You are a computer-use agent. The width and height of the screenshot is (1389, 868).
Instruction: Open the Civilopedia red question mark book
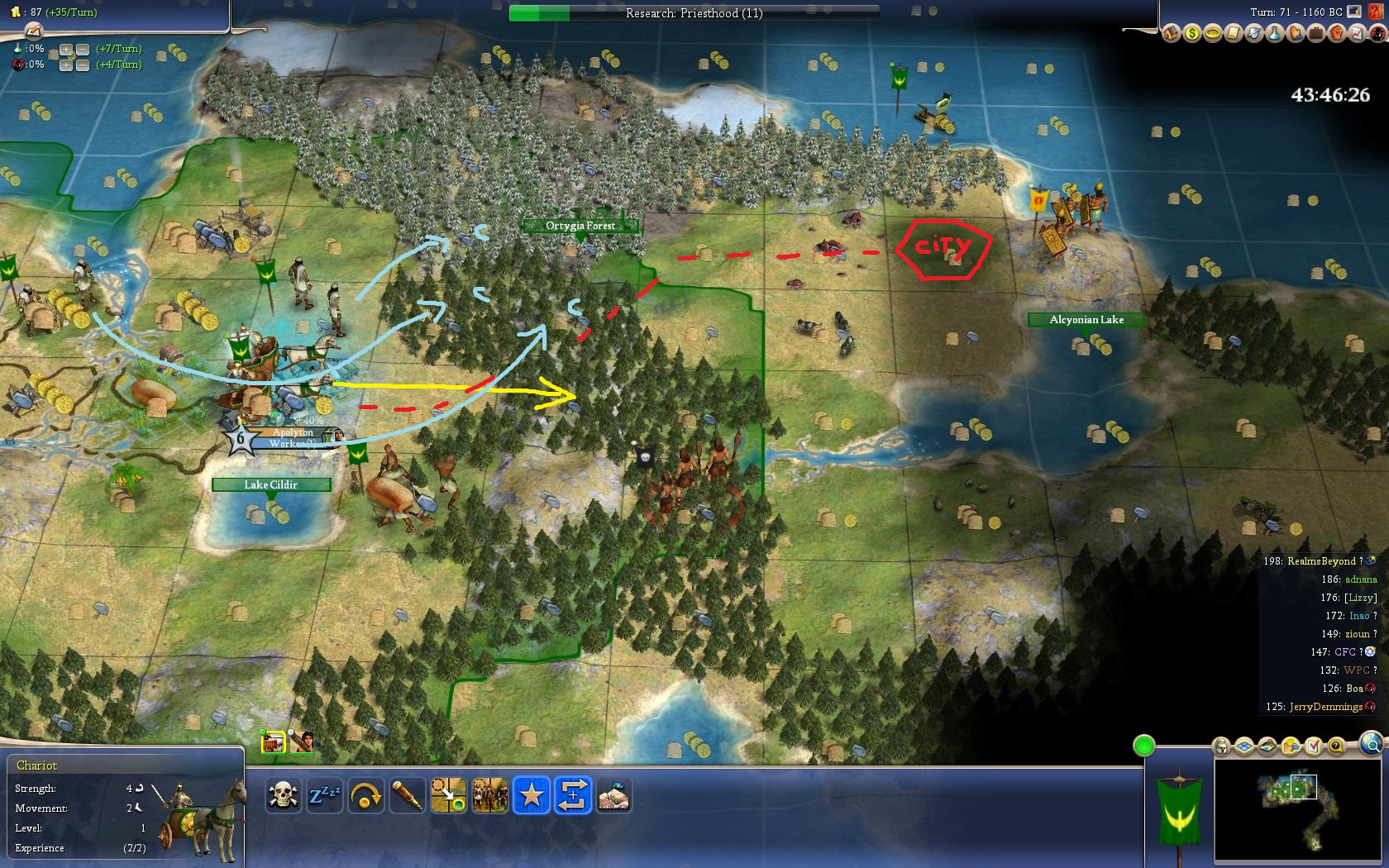pyautogui.click(x=1377, y=12)
